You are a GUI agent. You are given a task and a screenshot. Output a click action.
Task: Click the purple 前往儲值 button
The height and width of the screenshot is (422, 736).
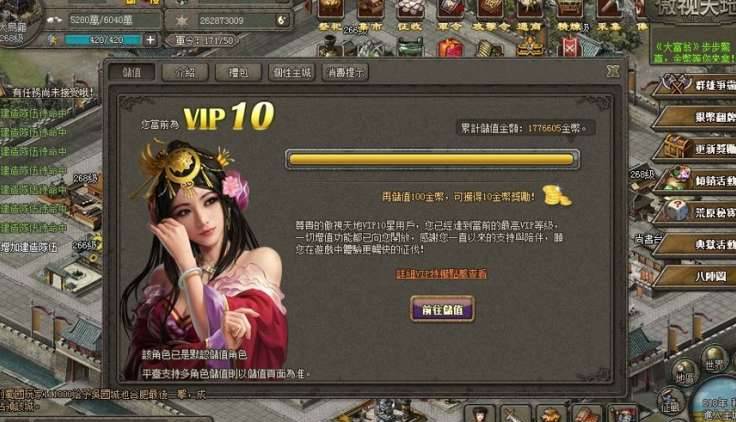442,309
